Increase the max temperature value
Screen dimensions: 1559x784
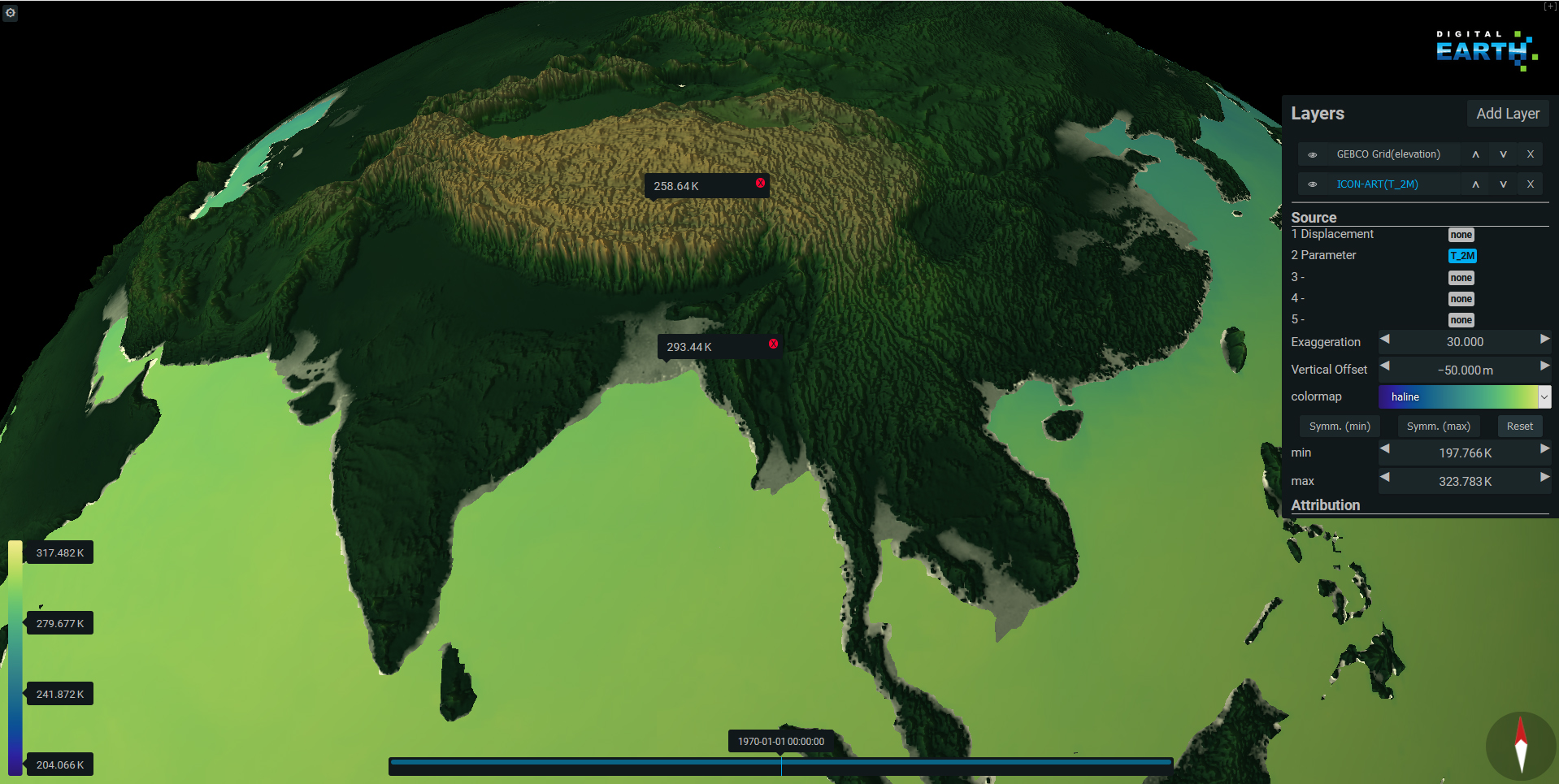1544,478
